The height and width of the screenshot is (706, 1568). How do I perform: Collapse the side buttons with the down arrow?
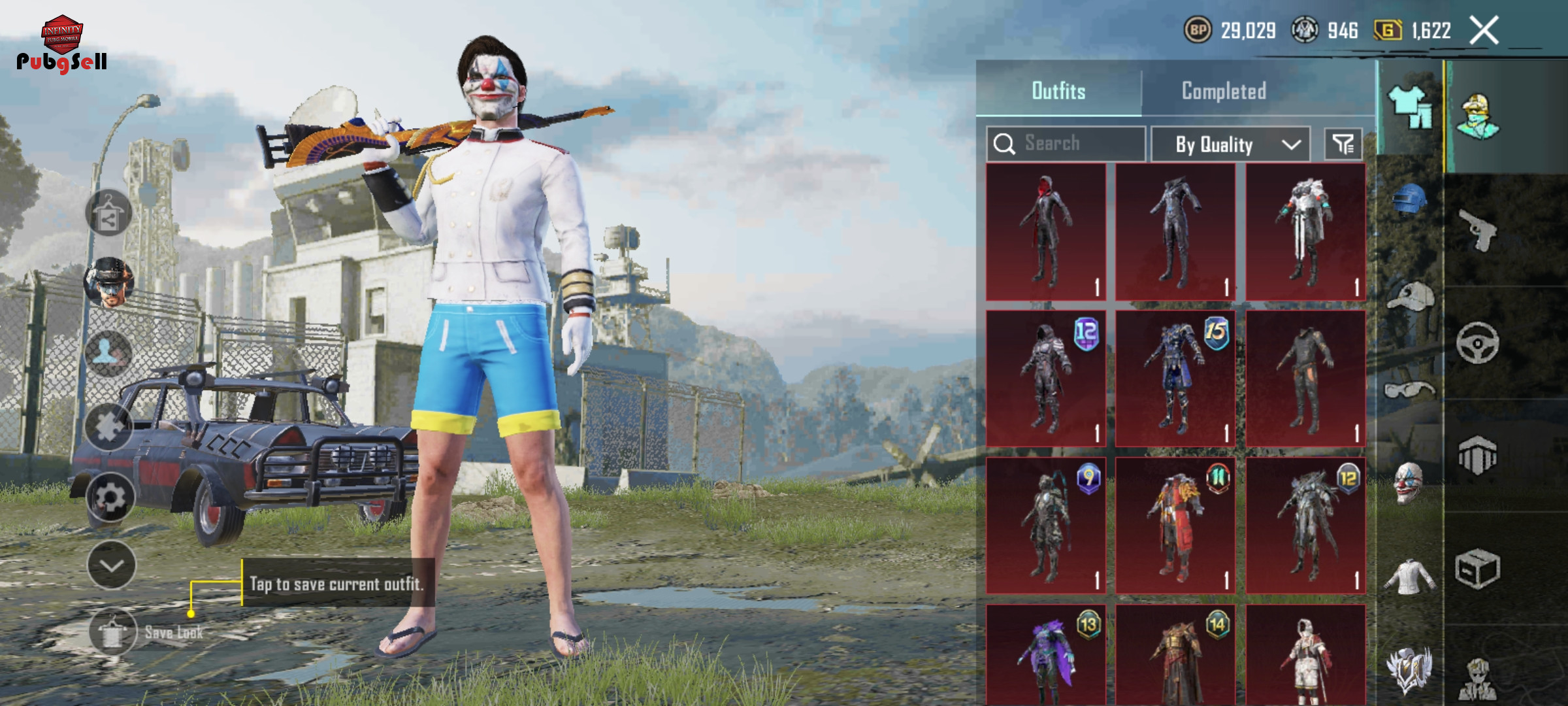click(x=111, y=565)
